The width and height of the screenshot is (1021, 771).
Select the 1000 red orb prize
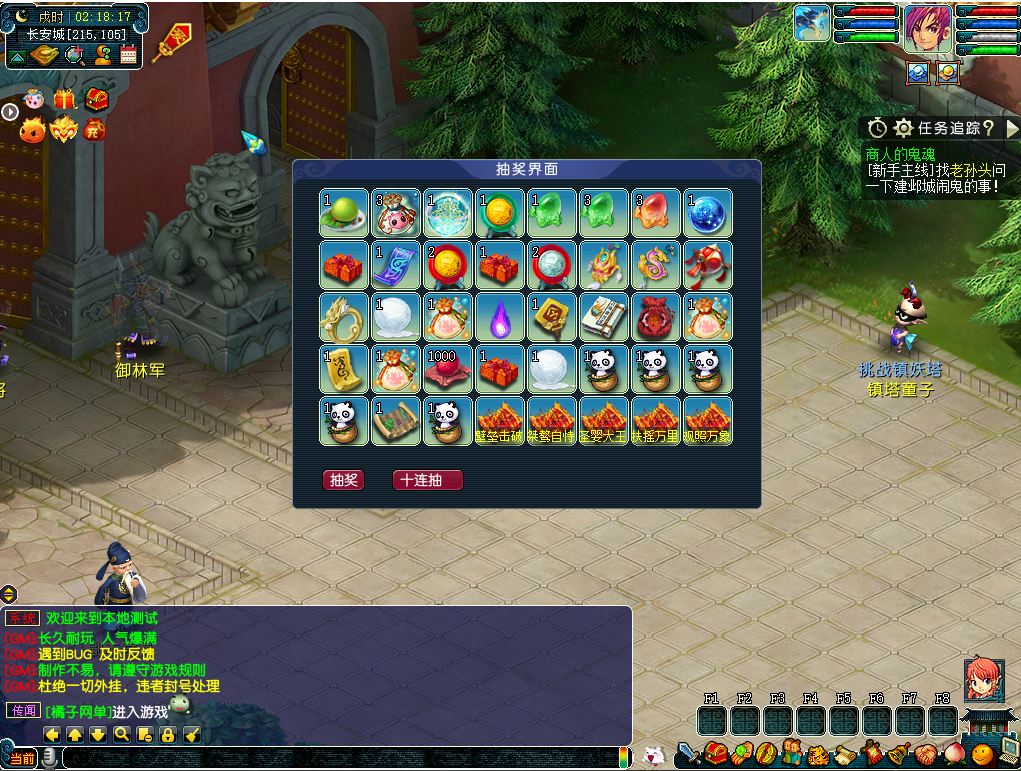(x=447, y=369)
